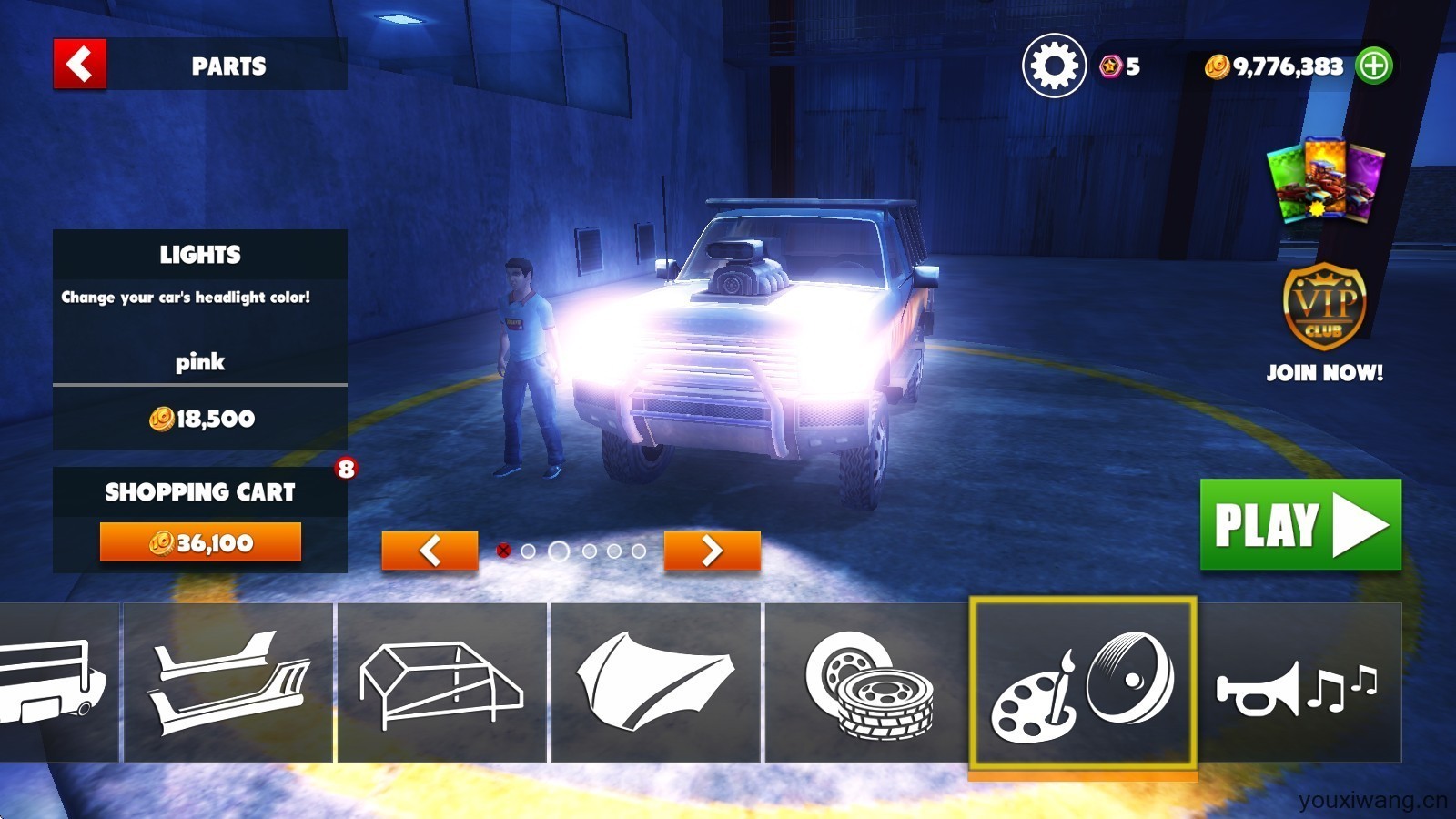The image size is (1456, 819).
Task: Switch to the side skirts category
Action: click(x=228, y=682)
